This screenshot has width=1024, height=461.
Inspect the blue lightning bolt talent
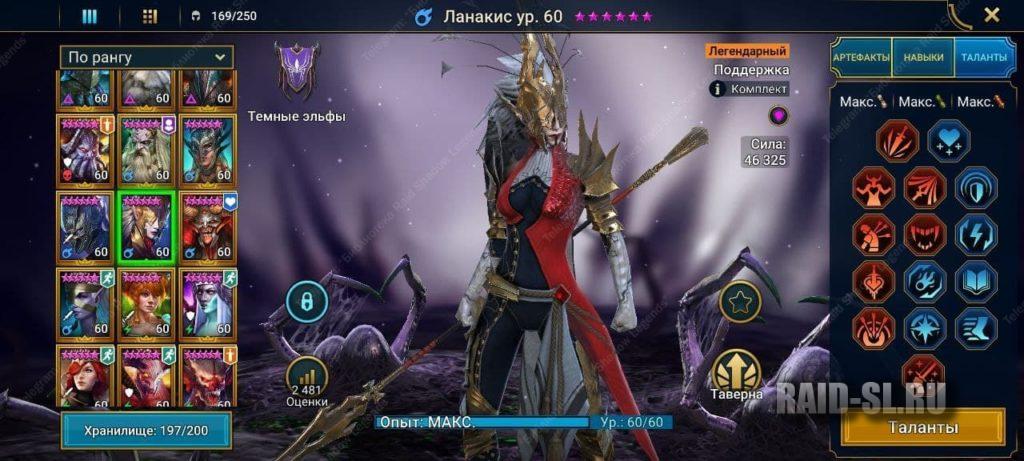point(975,234)
